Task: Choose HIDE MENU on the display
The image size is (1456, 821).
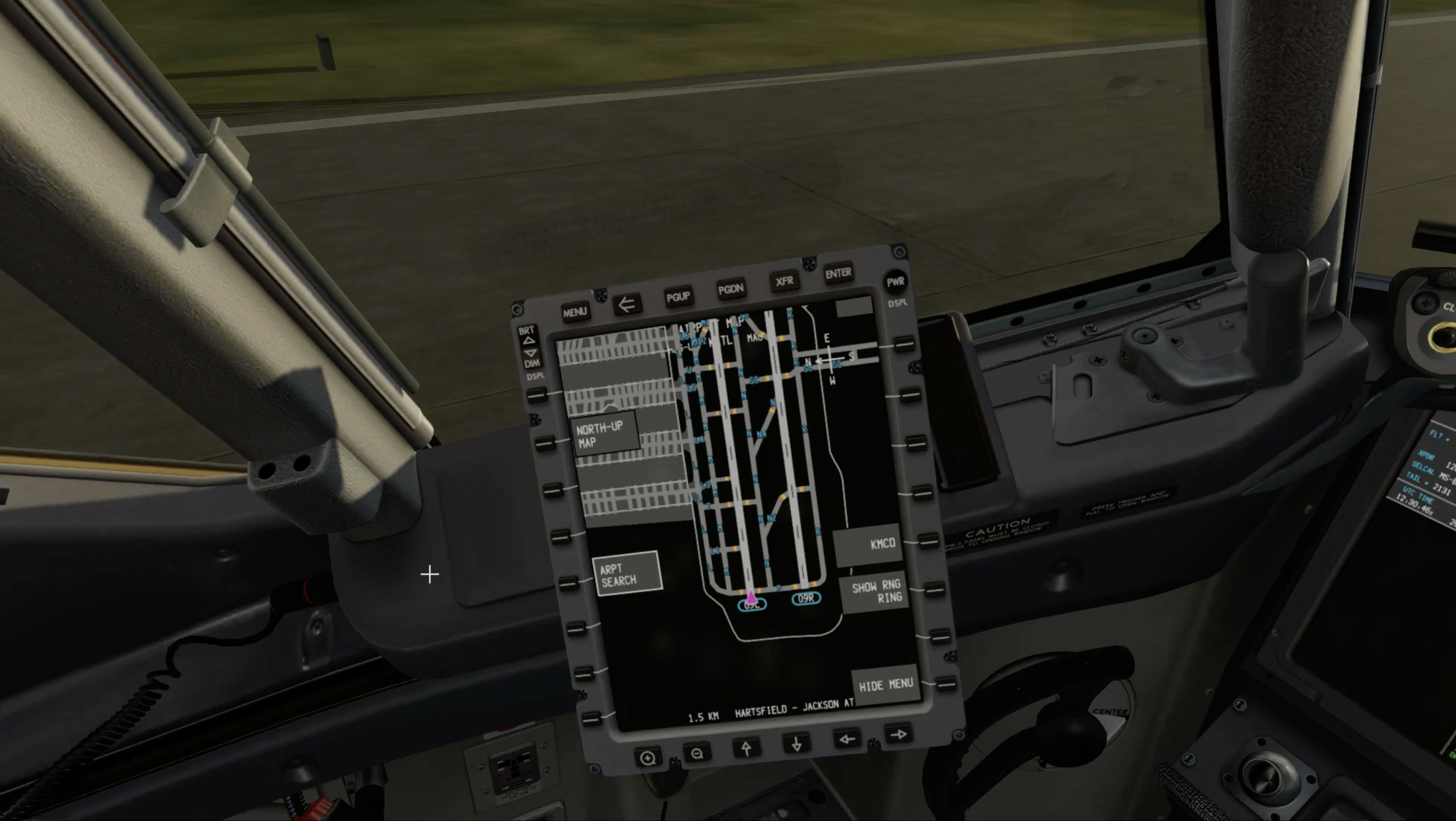Action: point(885,685)
